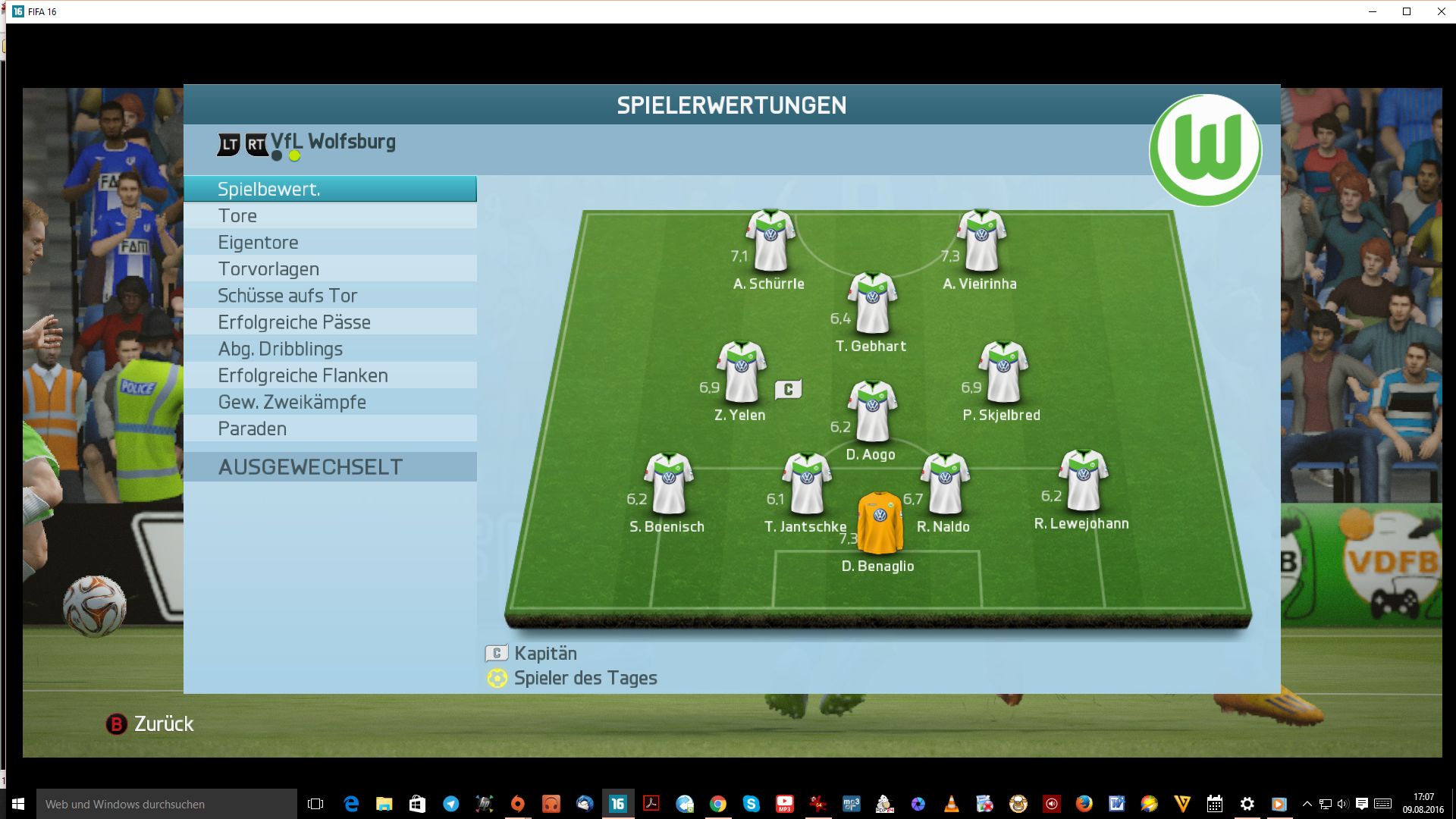Viewport: 1456px width, 819px height.
Task: Show the Eigentore statistics
Action: (330, 243)
